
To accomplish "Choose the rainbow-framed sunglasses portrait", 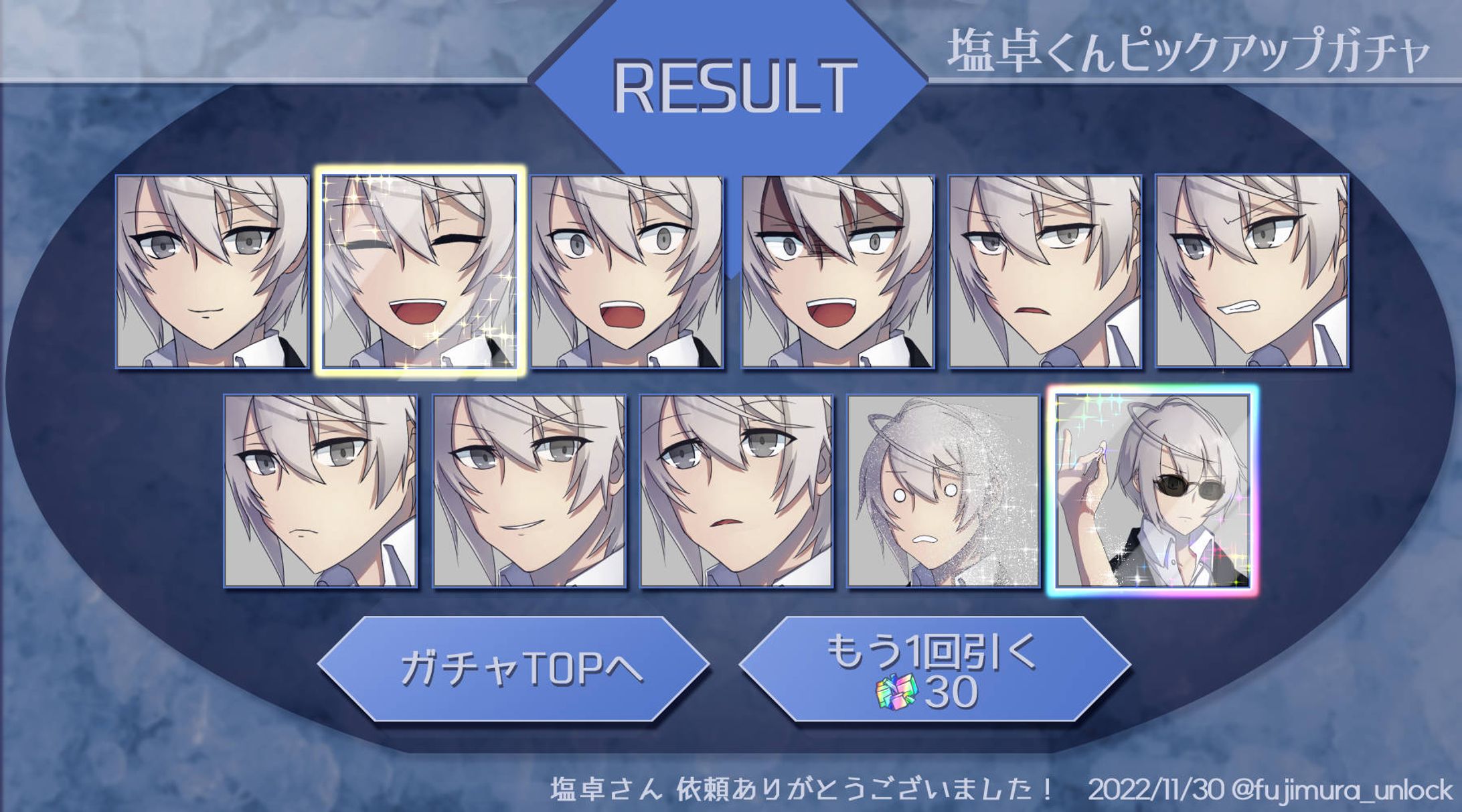I will tap(1153, 491).
